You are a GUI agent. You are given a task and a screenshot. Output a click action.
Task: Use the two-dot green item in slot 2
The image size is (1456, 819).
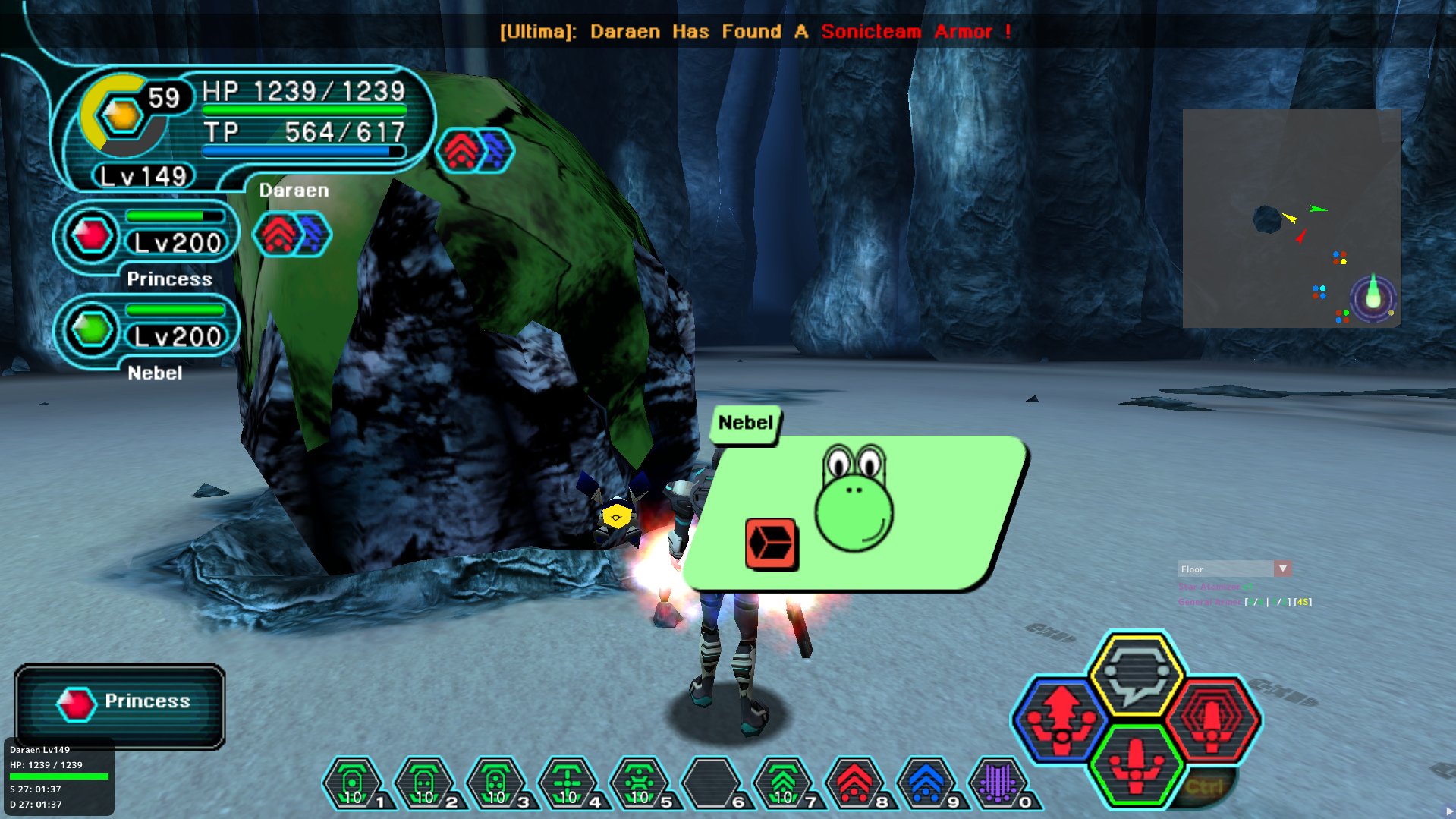tap(424, 783)
